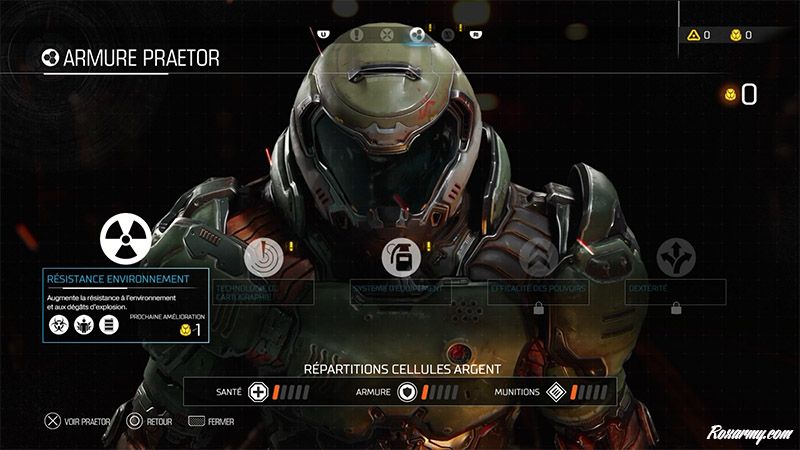The width and height of the screenshot is (800, 450).
Task: Choose the Technologie de Cartographie radar upgrade
Action: (x=261, y=256)
